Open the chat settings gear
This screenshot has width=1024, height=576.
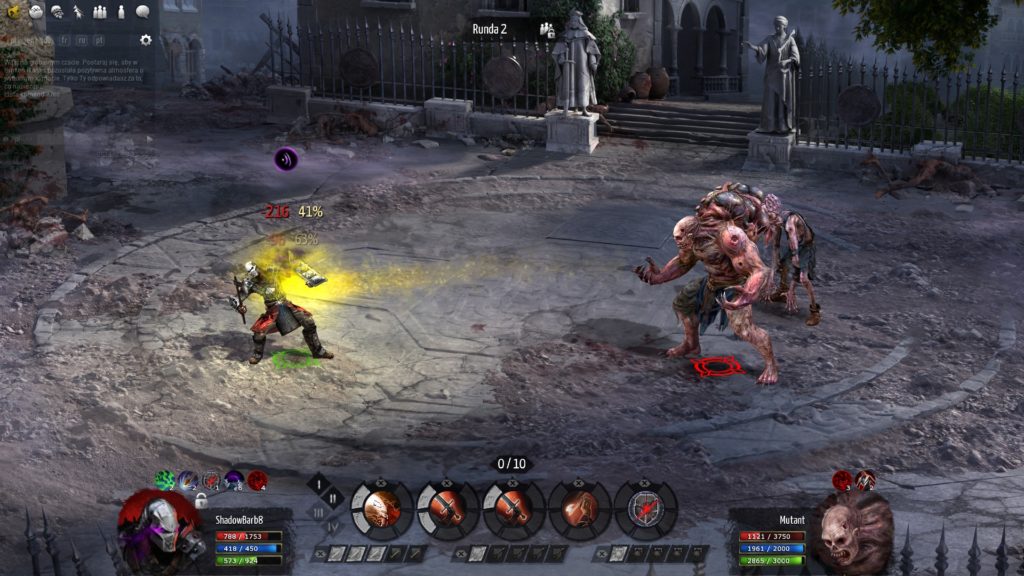click(x=146, y=40)
